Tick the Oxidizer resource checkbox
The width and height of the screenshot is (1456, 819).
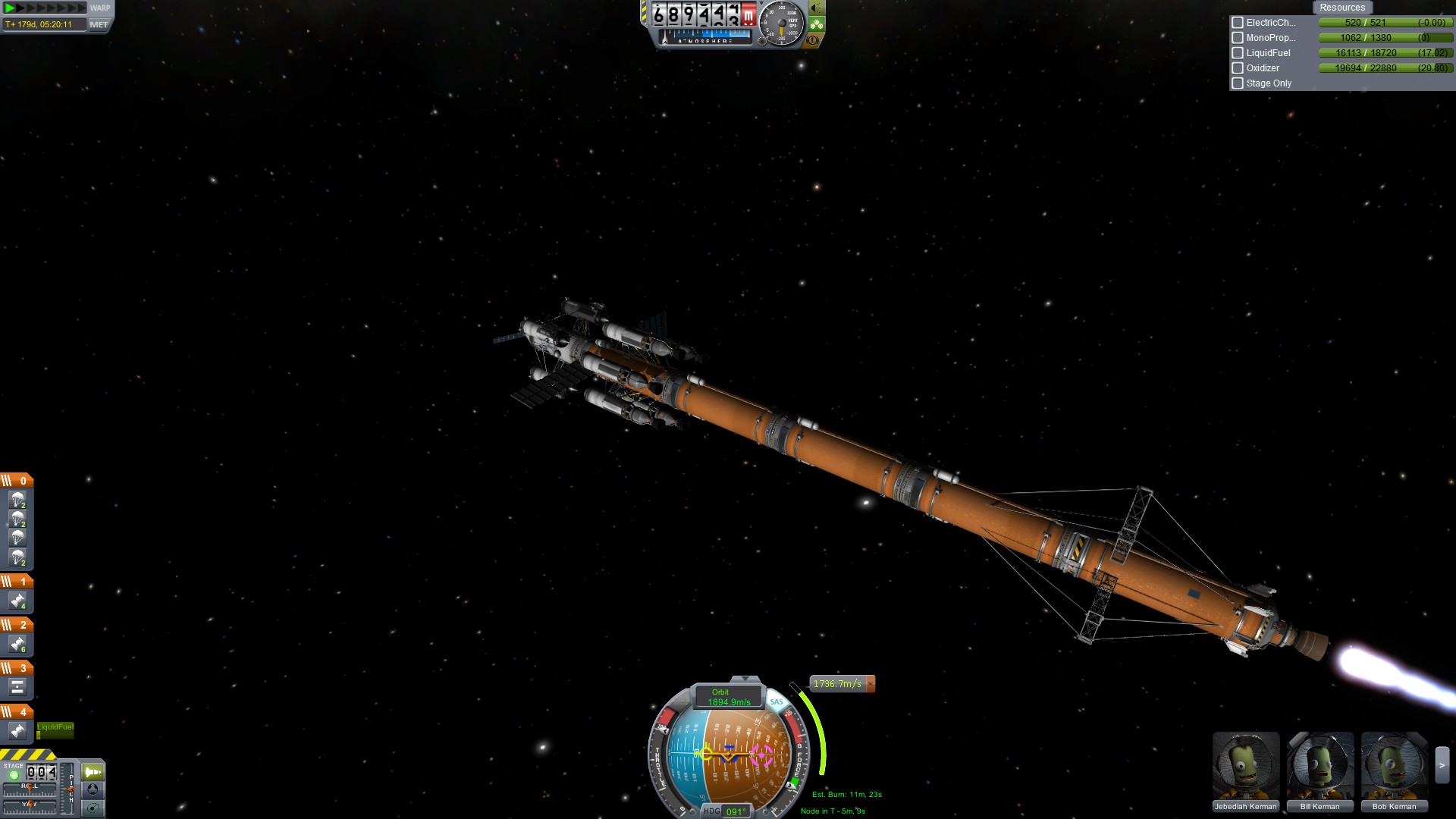click(x=1238, y=68)
